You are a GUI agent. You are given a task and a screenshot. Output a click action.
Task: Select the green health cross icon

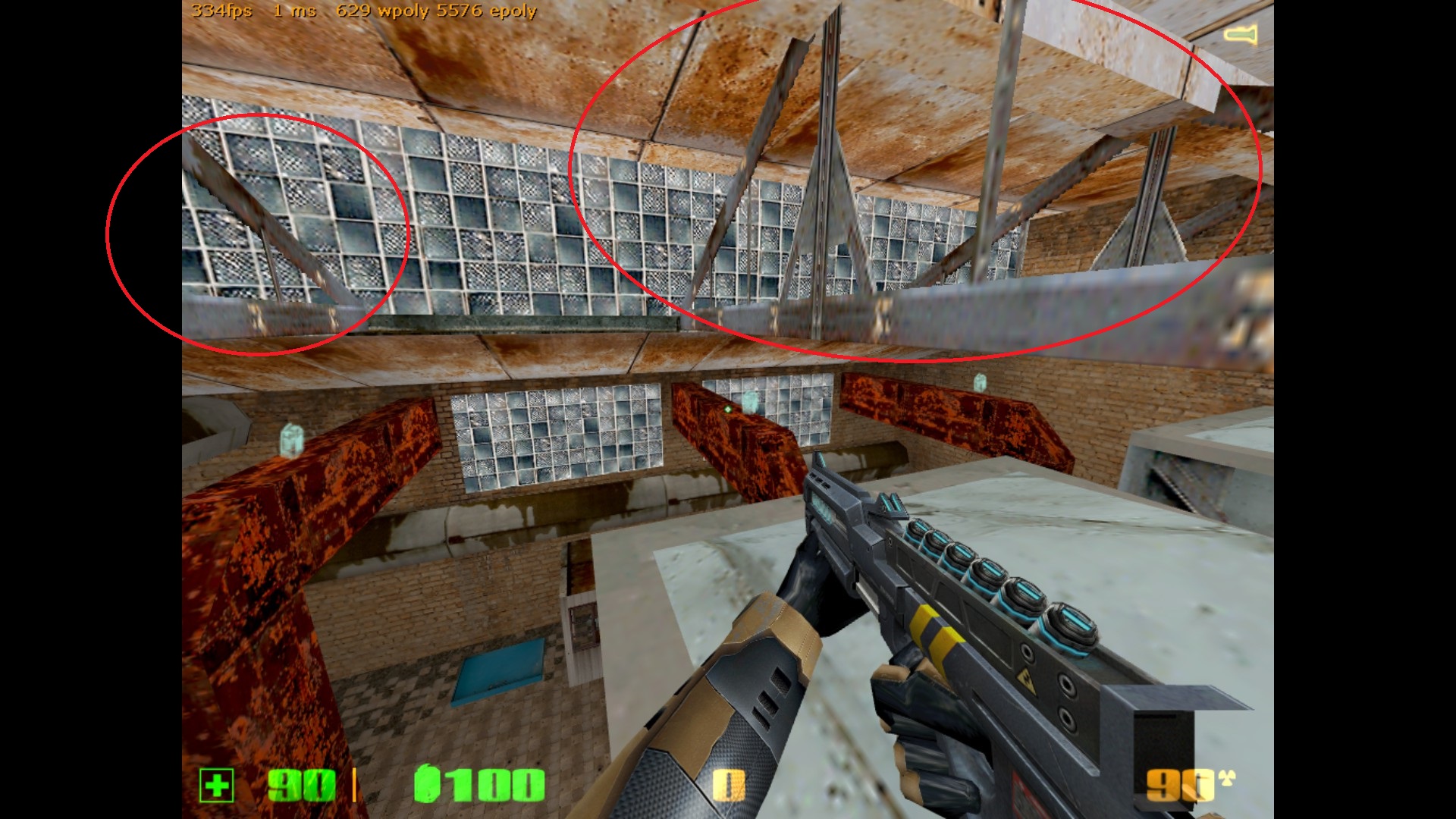point(217,785)
